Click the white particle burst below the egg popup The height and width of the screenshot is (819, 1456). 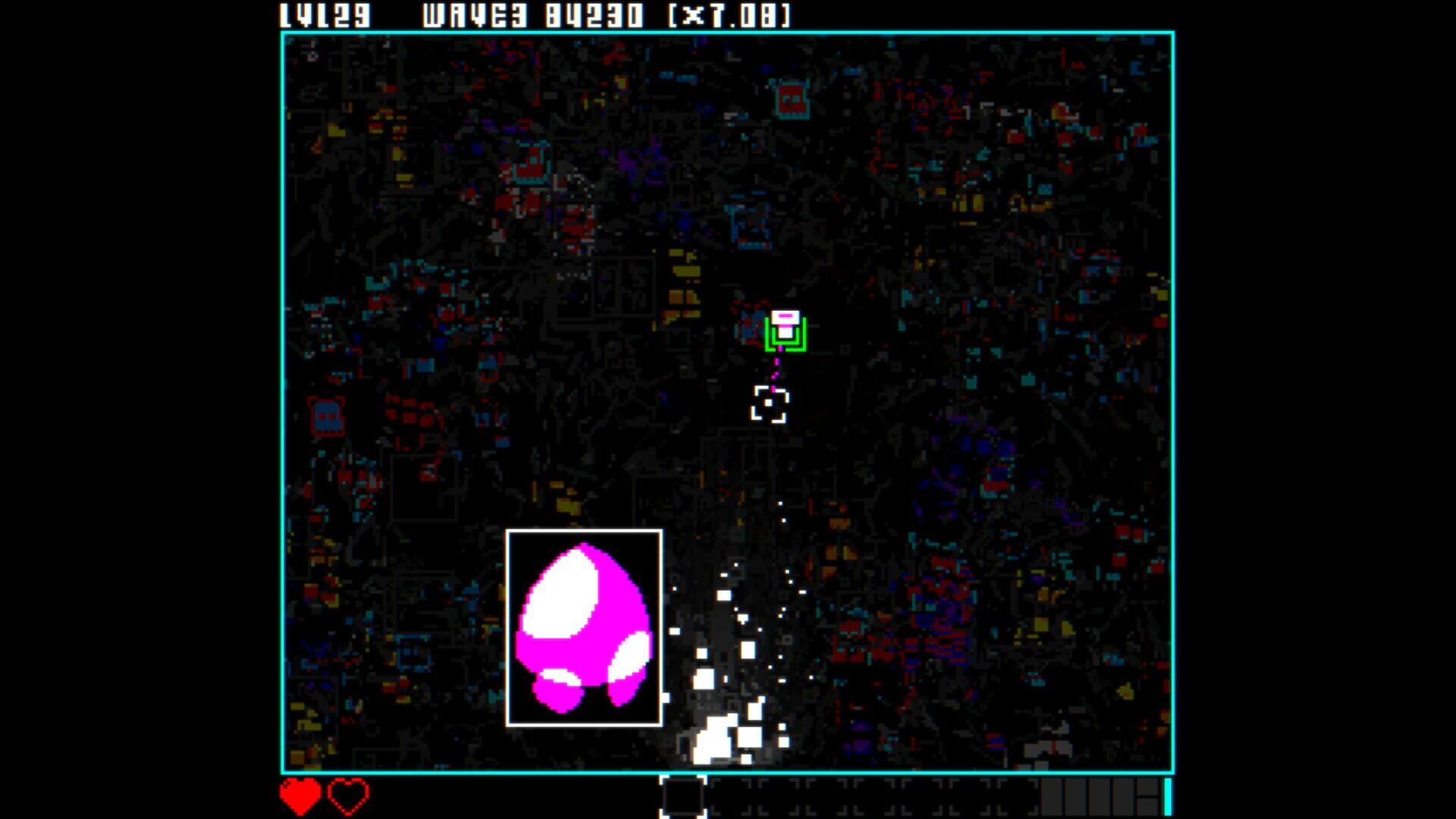pos(717,736)
